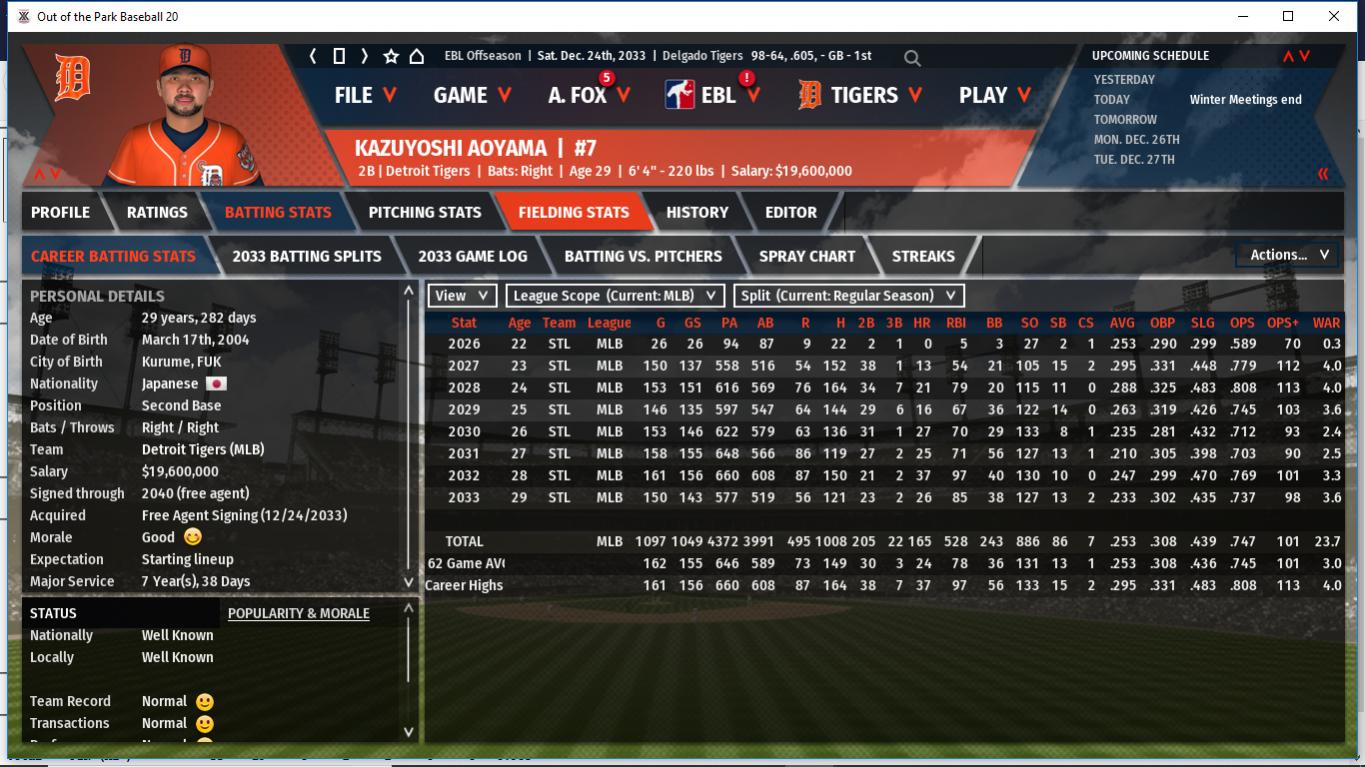
Task: View the player's HISTORY tab
Action: (697, 212)
